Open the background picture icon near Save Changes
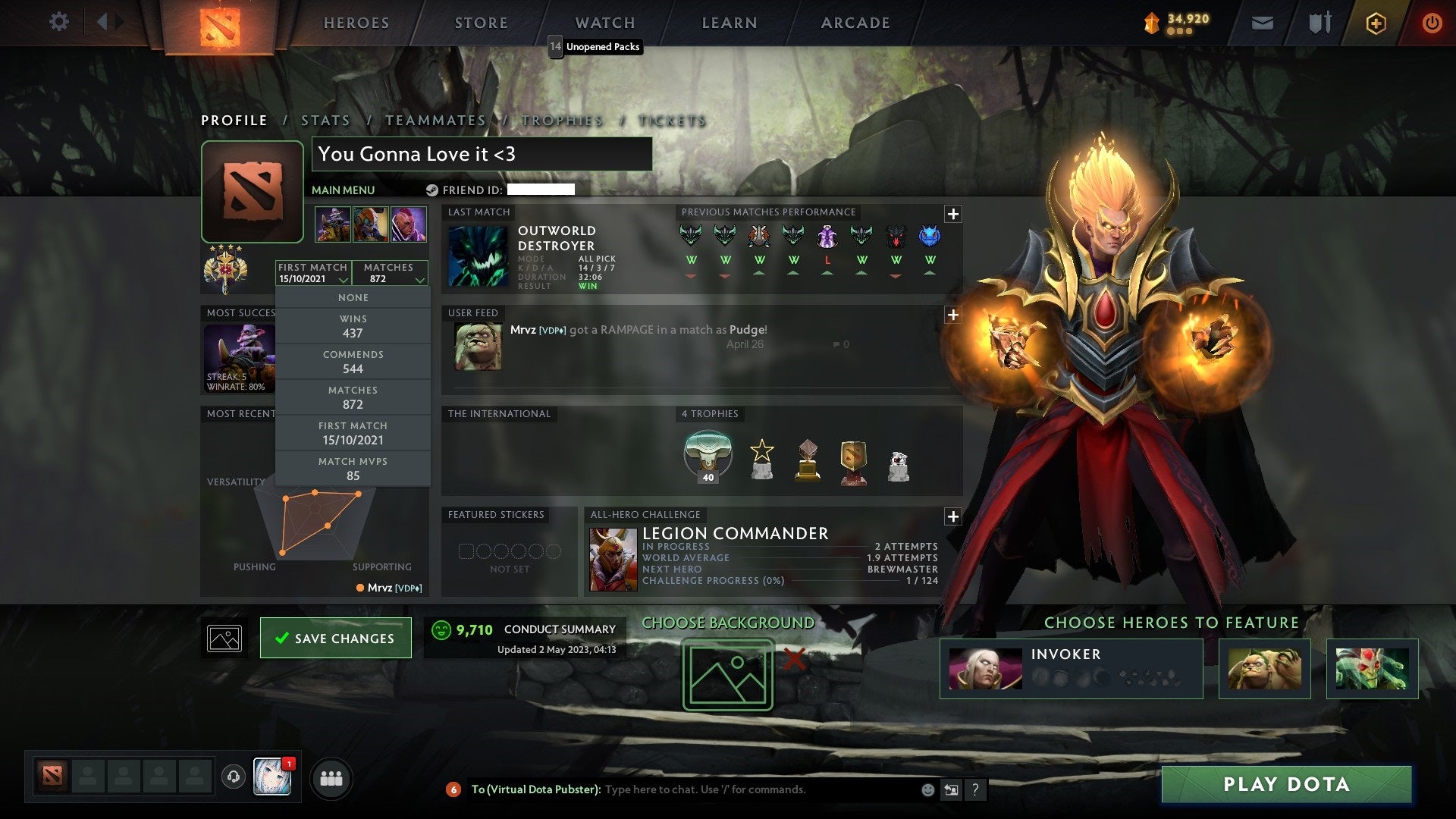 (x=224, y=637)
